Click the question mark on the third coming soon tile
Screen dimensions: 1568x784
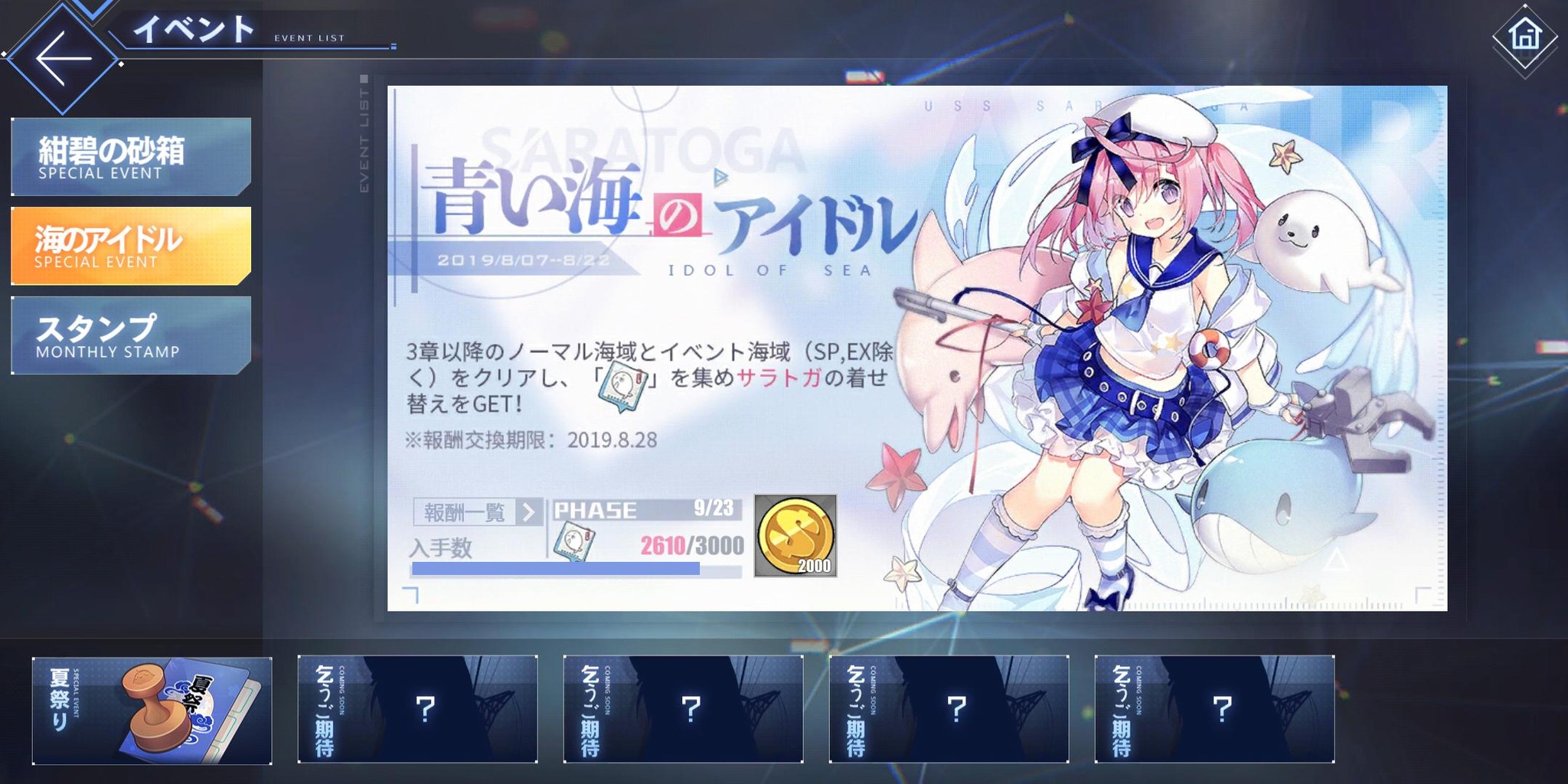[x=955, y=710]
